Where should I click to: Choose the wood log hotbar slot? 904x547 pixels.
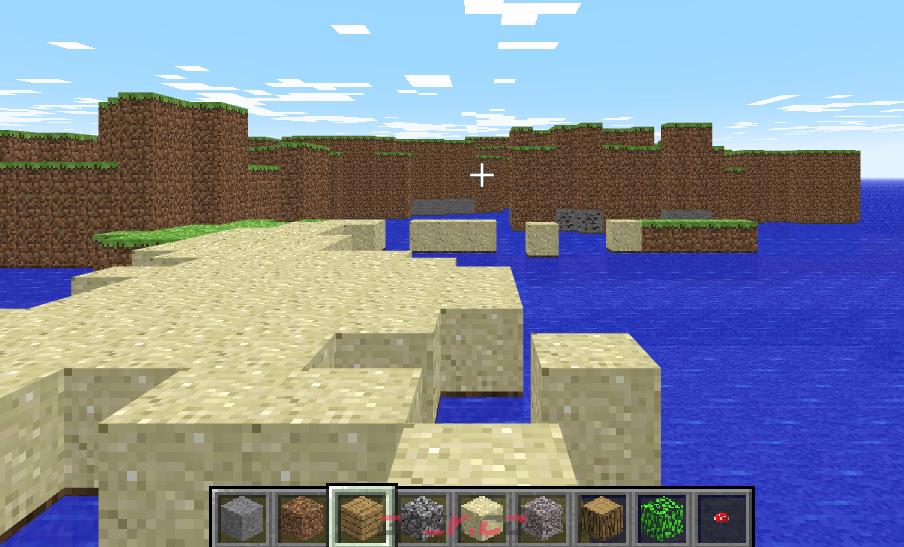click(x=601, y=517)
